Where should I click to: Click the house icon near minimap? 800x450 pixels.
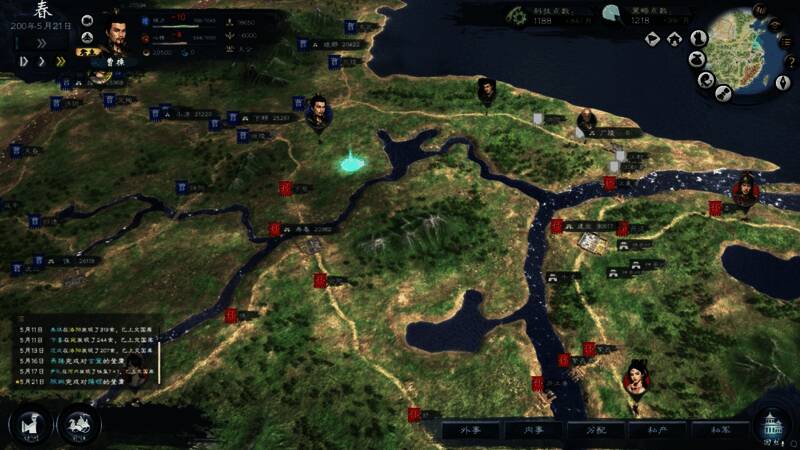(x=675, y=39)
